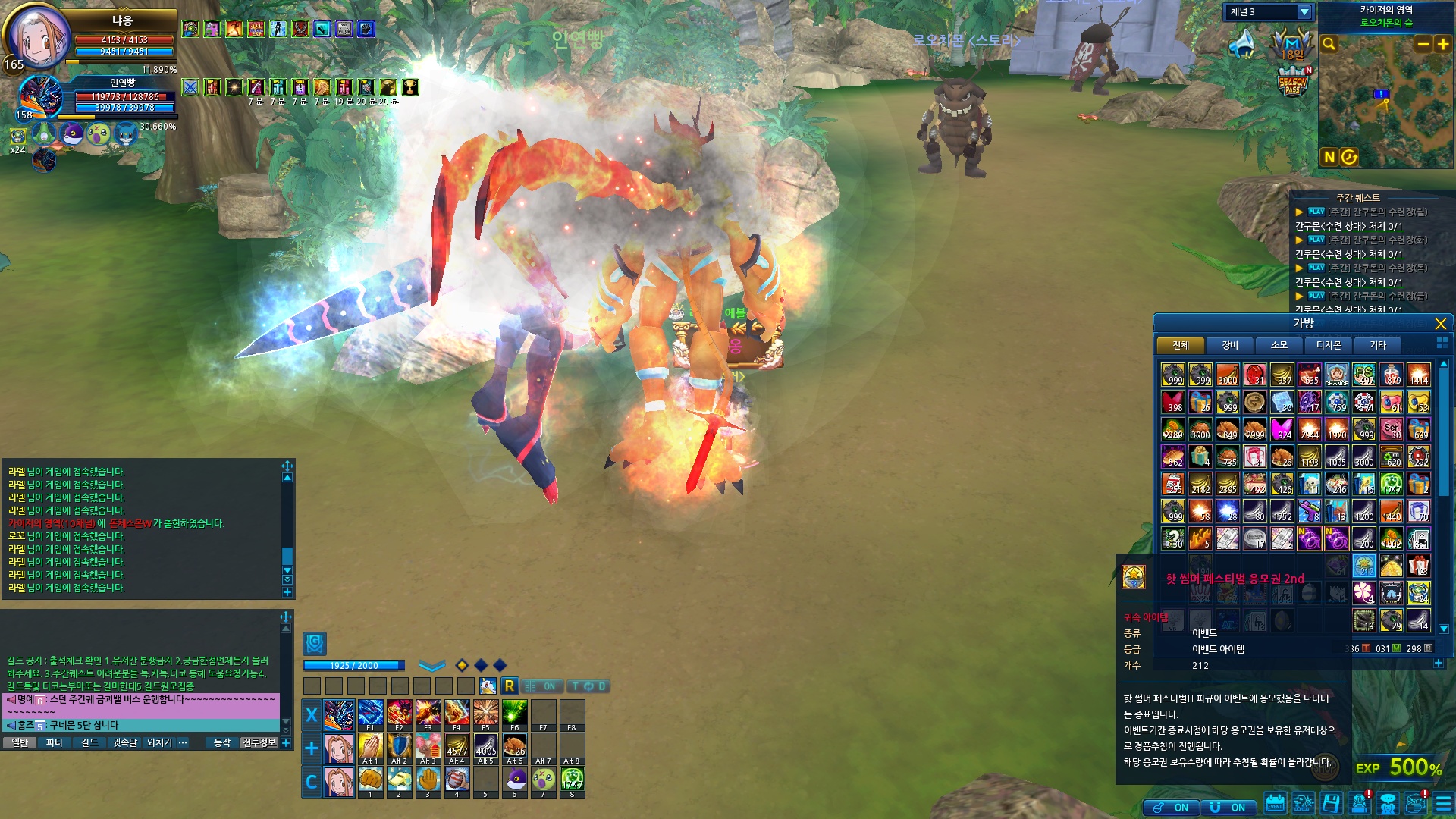This screenshot has height=819, width=1456.
Task: Use the banana item in Alt 4 slot
Action: (457, 748)
